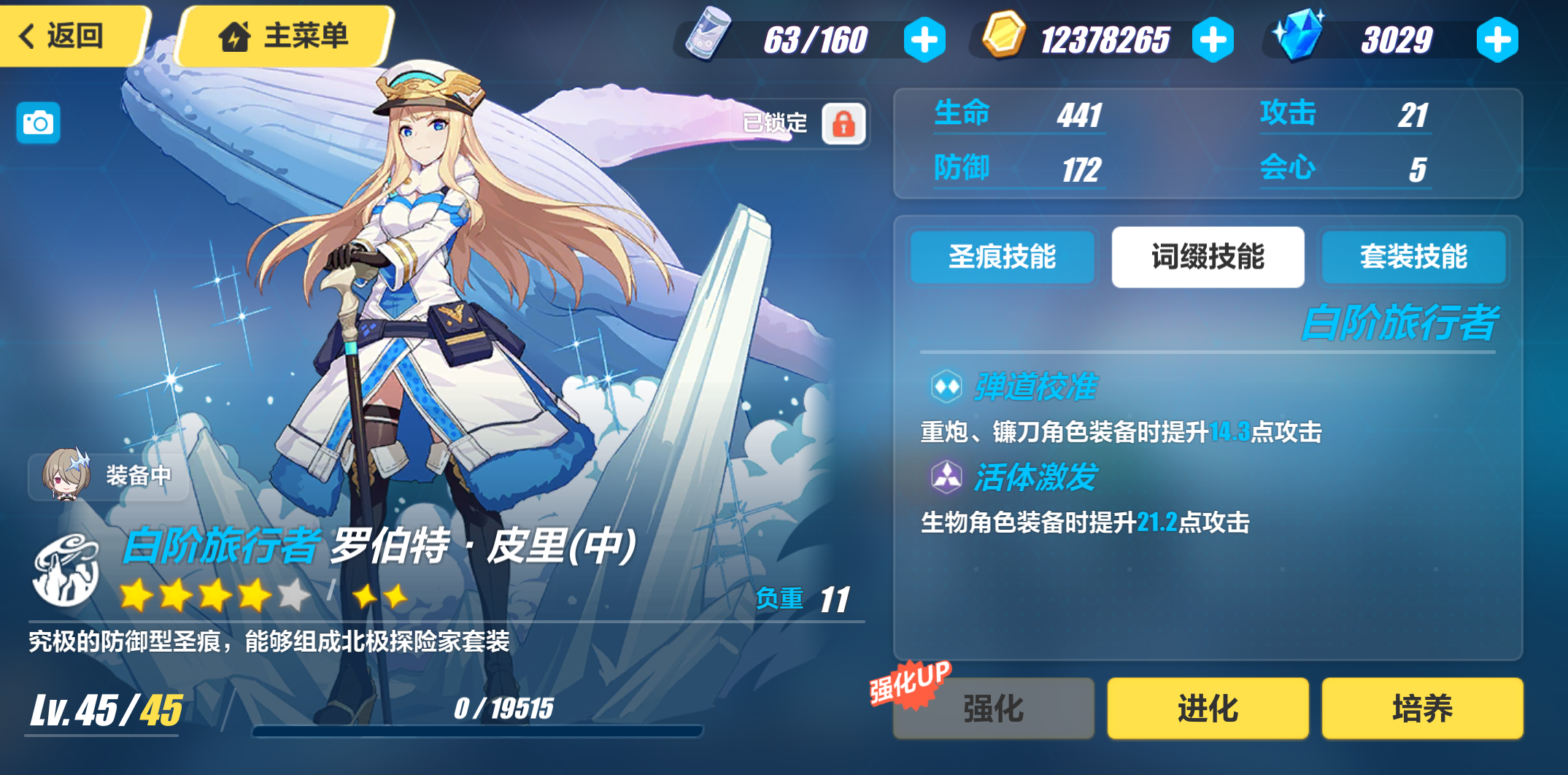Click the gold coin currency icon
Screen dimensions: 1568x775
click(1004, 37)
